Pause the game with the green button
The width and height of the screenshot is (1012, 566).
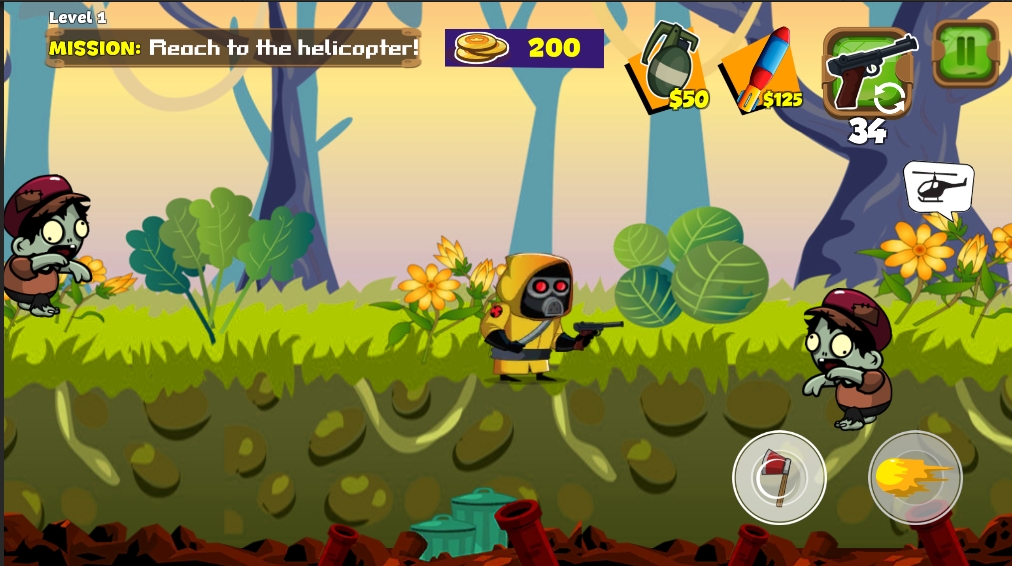pyautogui.click(x=965, y=52)
